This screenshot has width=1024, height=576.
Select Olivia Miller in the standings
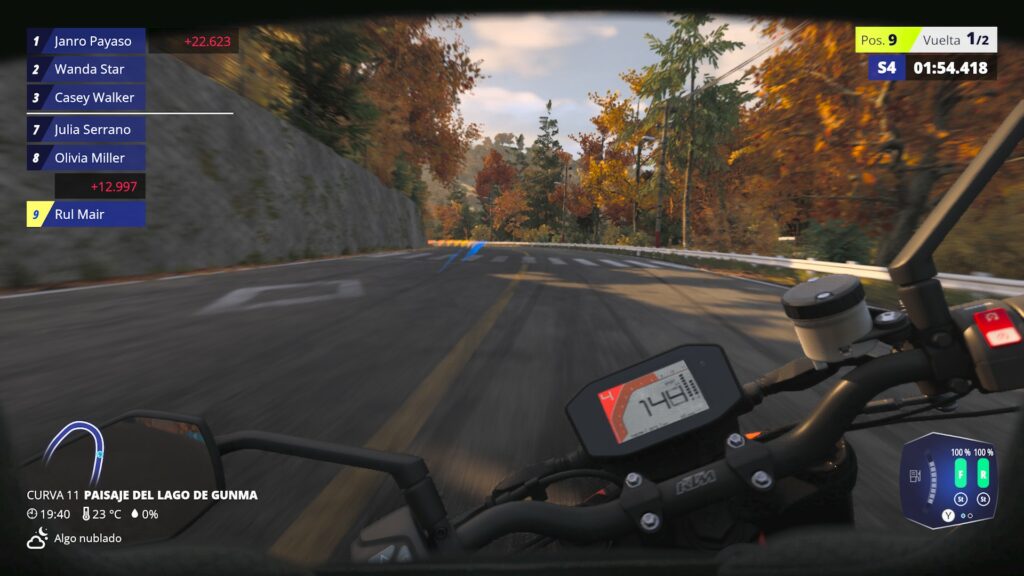87,157
